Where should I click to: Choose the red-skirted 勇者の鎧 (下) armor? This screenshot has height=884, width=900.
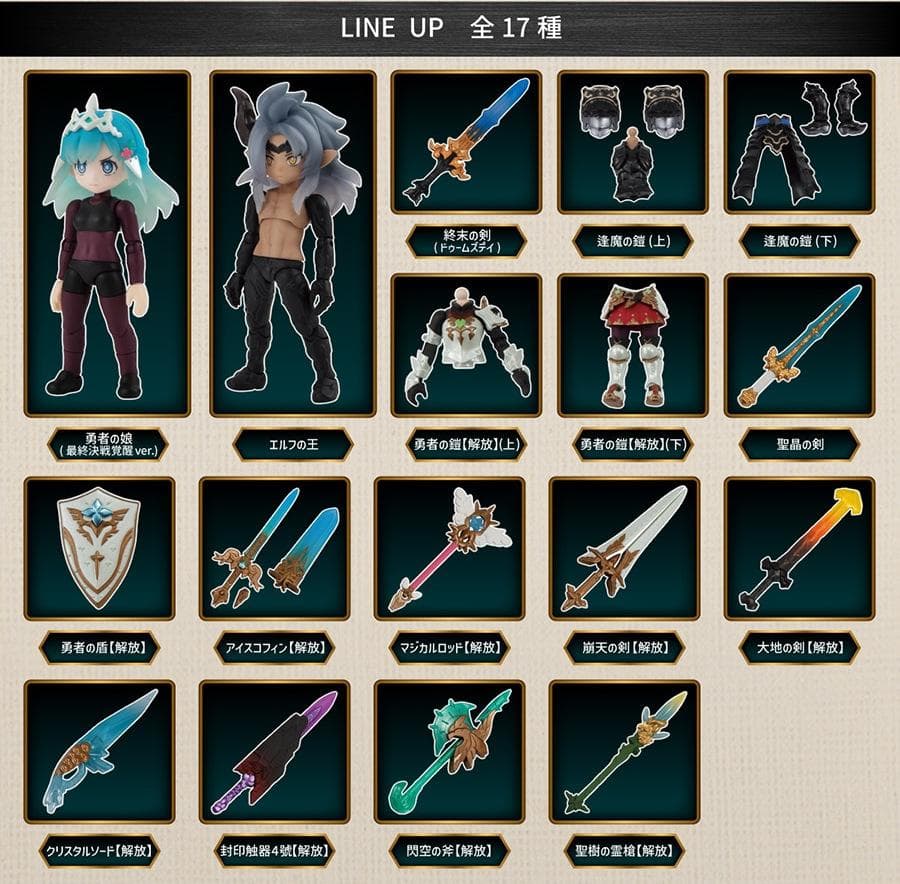[x=633, y=344]
